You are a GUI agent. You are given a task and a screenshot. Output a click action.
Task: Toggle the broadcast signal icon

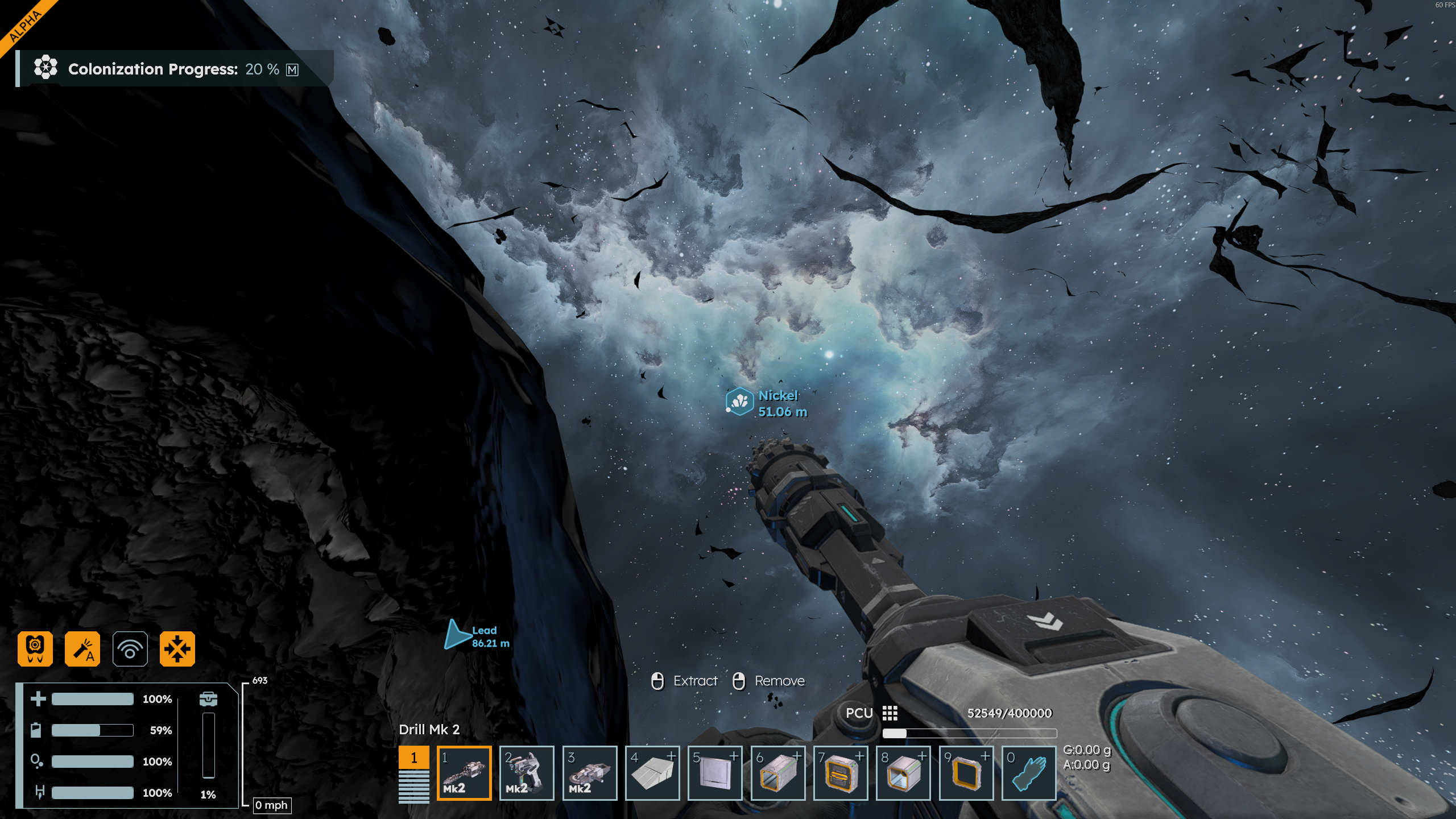(x=130, y=648)
